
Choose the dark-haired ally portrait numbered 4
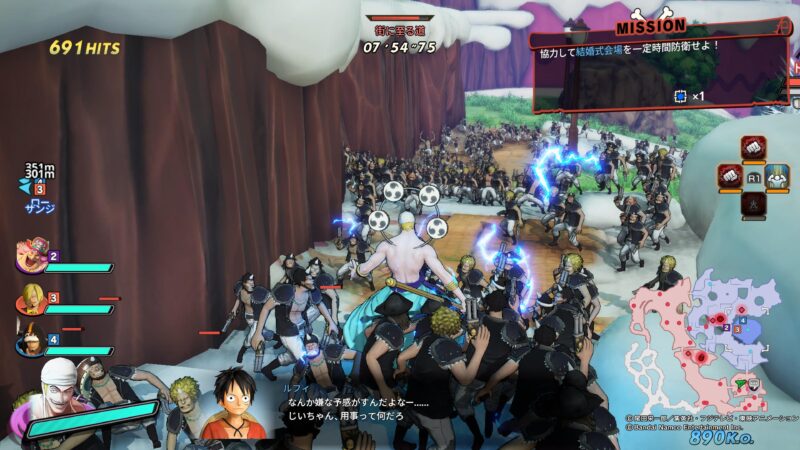point(32,343)
